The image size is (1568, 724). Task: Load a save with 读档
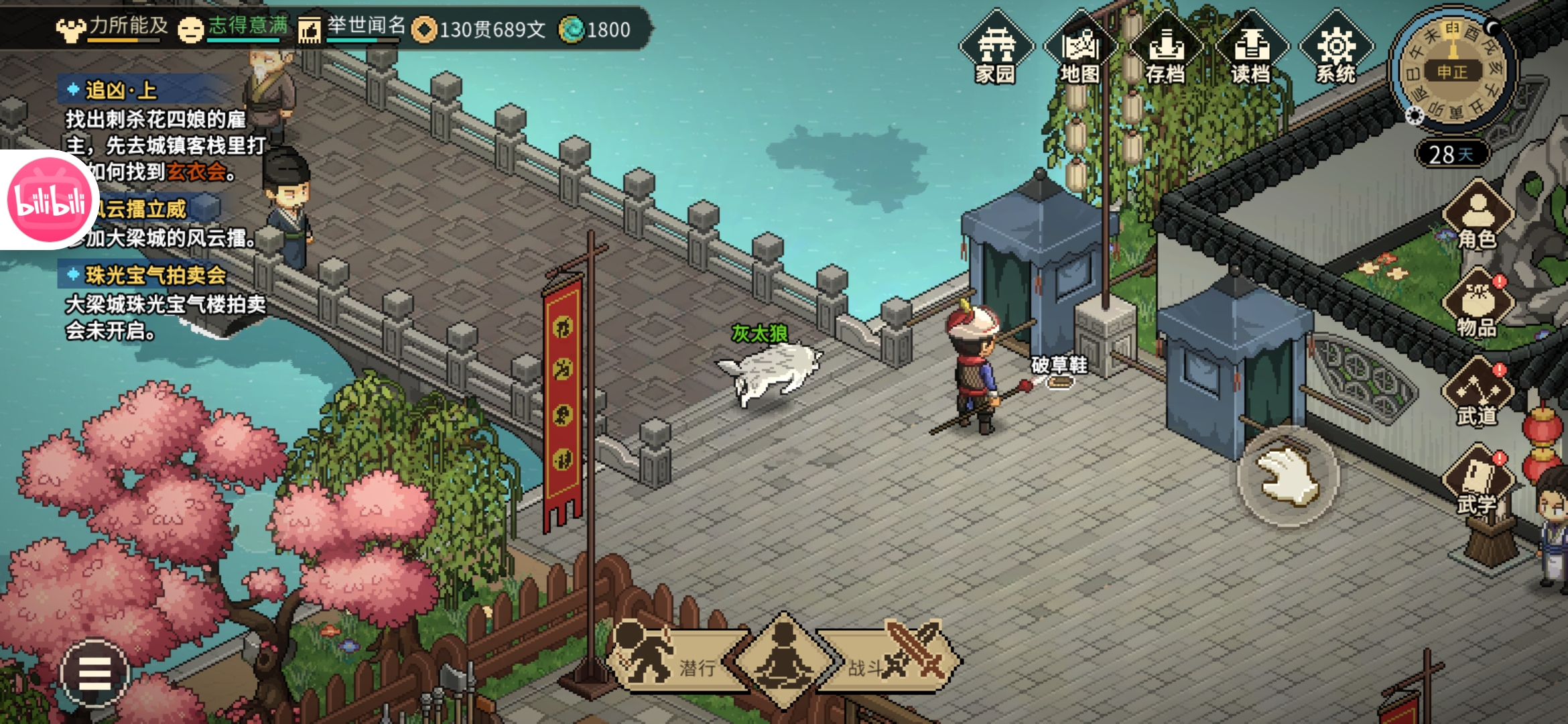(1251, 48)
